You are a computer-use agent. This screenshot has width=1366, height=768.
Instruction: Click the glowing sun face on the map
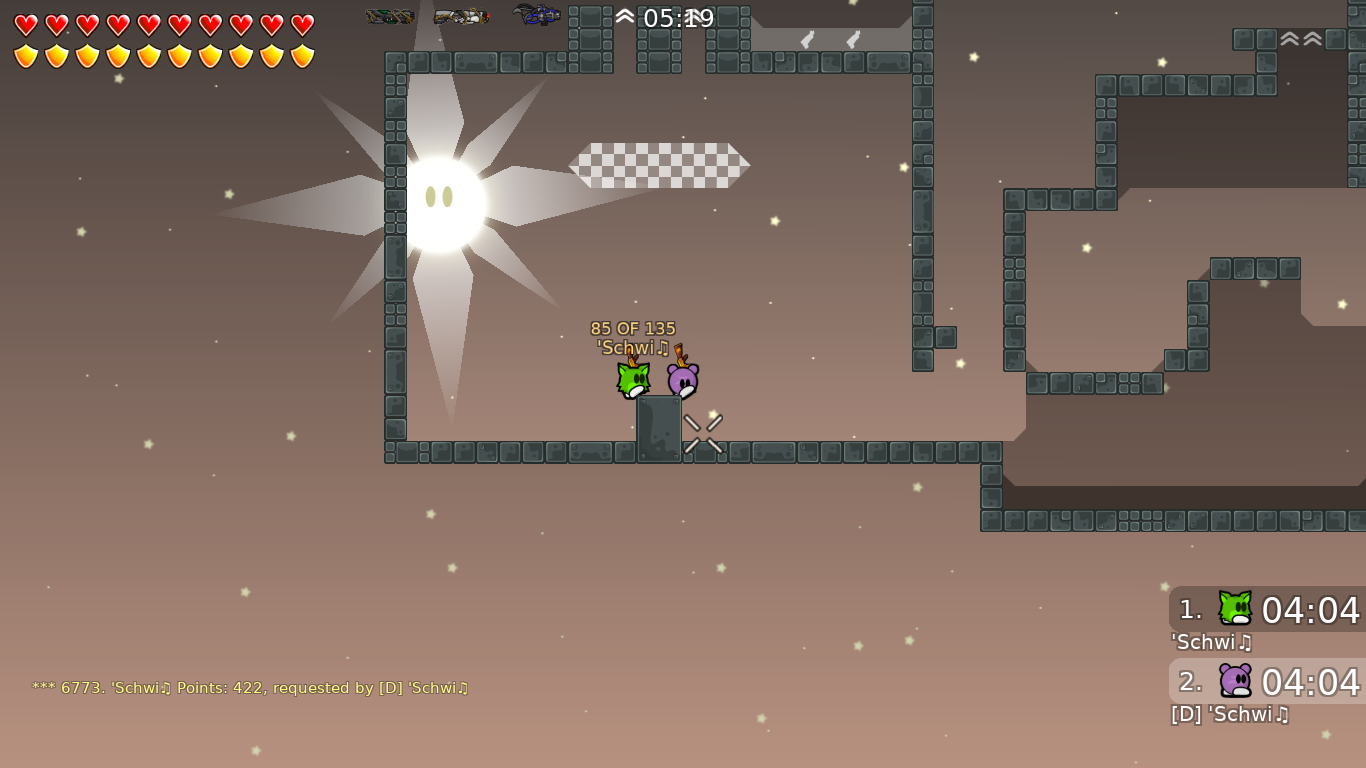pos(443,198)
